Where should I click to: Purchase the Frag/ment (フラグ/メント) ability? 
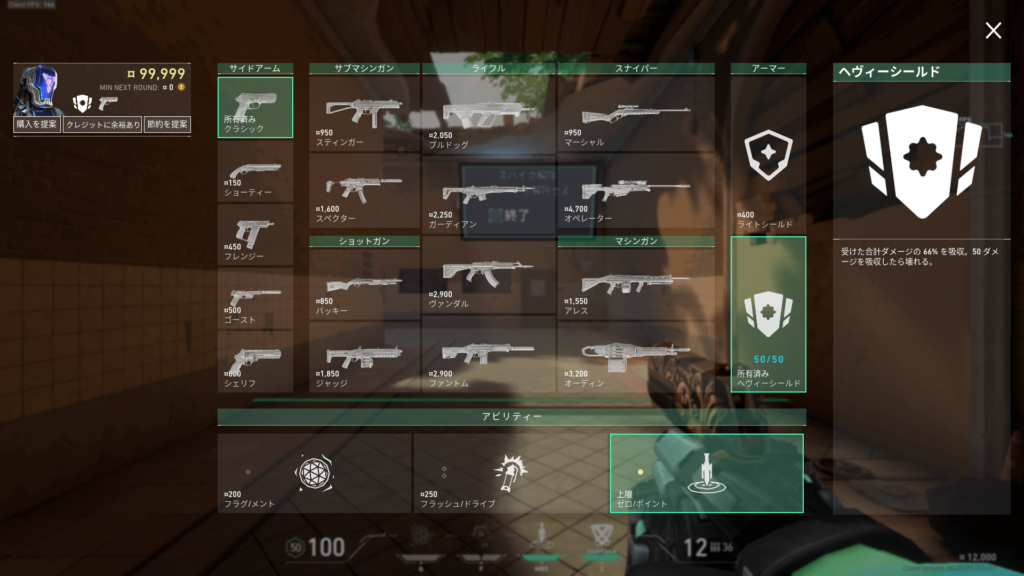tap(314, 473)
